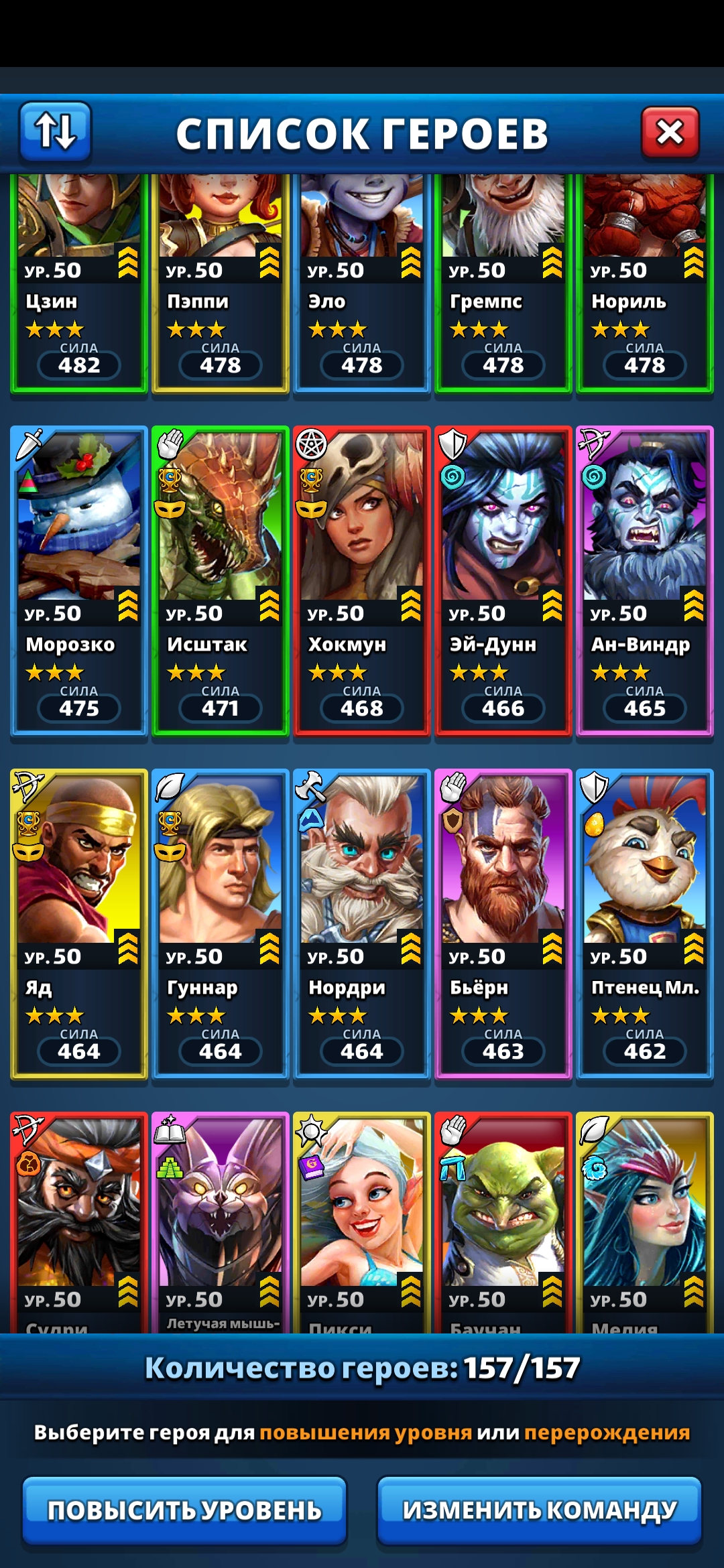
Task: Tap the Повысить уровень button
Action: coord(184,1510)
